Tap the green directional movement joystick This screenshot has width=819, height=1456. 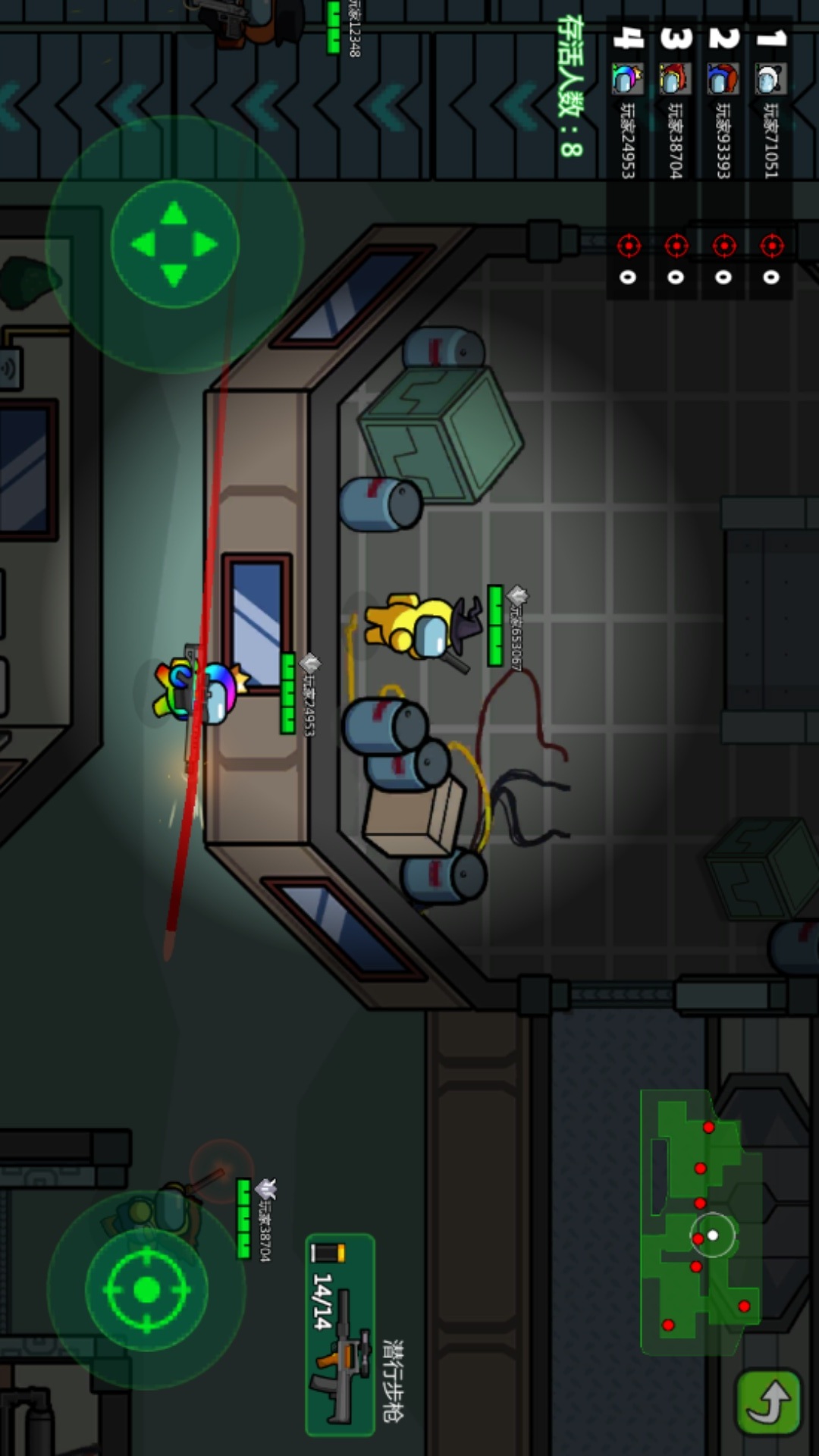175,244
